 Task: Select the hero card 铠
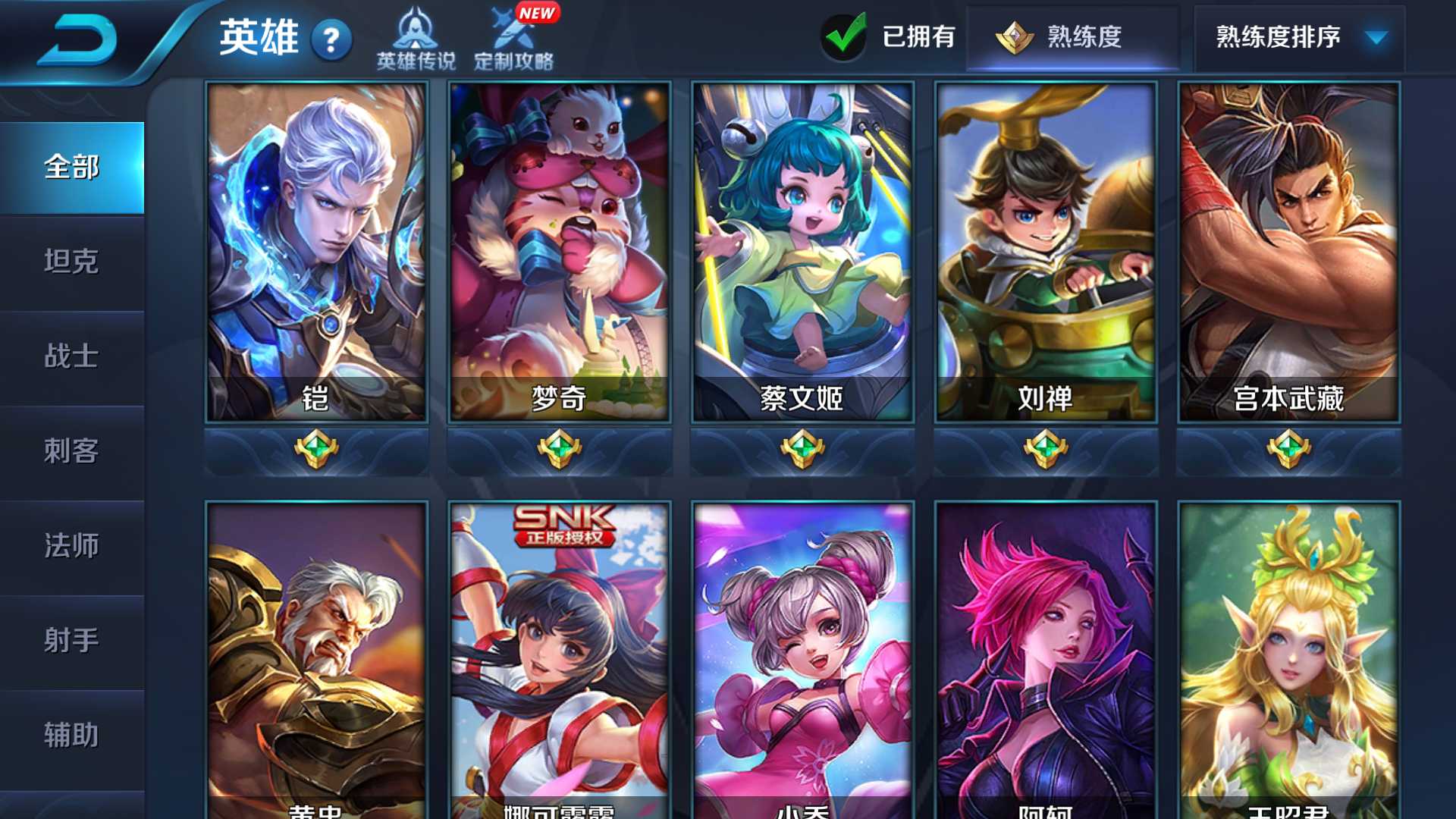click(316, 252)
